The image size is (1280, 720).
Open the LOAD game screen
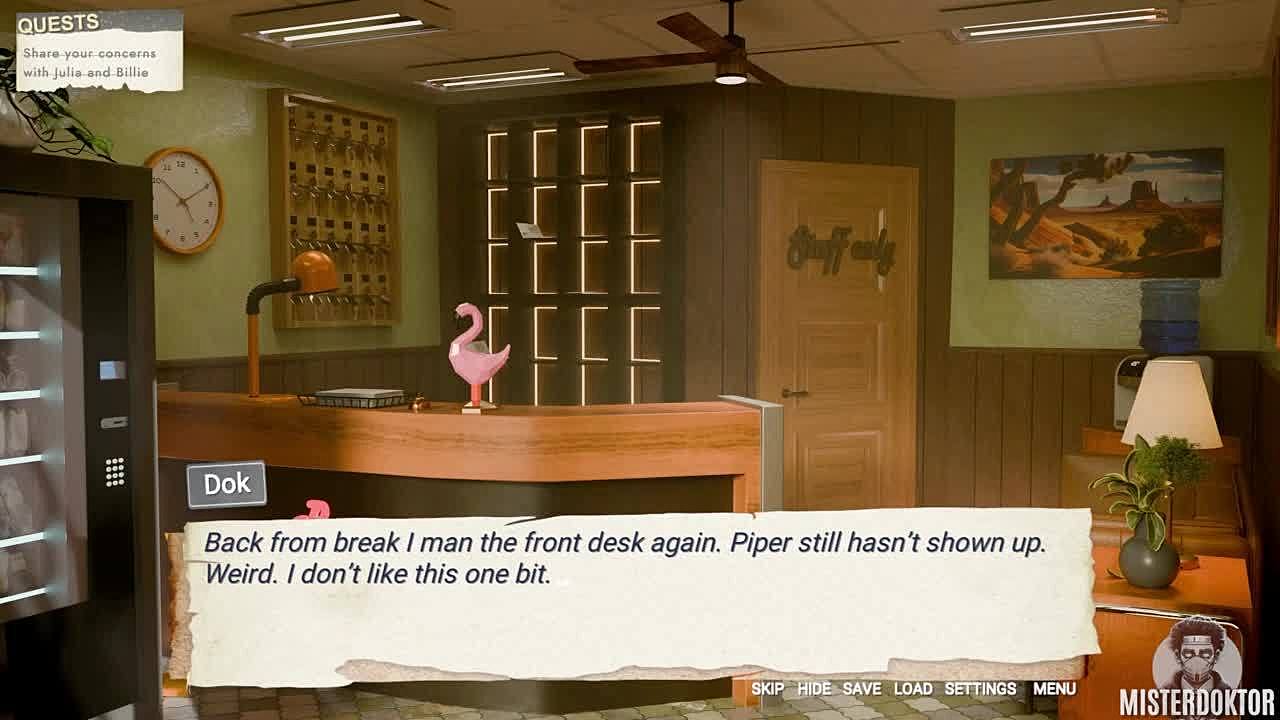913,689
